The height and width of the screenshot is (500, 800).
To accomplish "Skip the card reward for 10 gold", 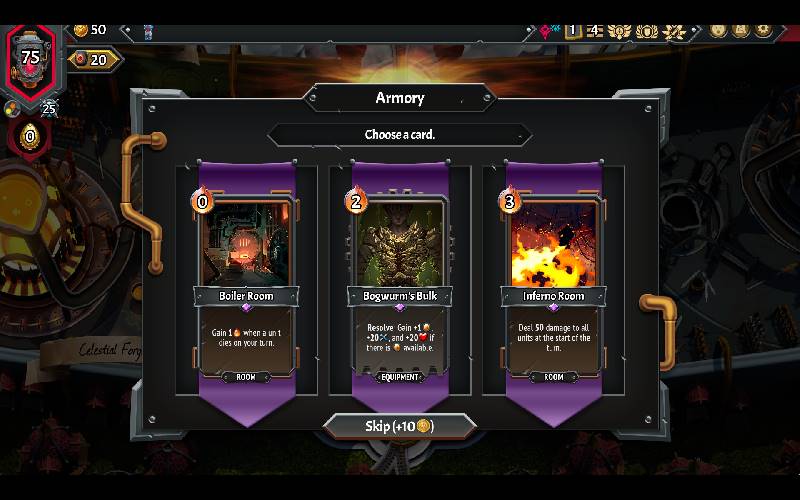I will tap(399, 426).
